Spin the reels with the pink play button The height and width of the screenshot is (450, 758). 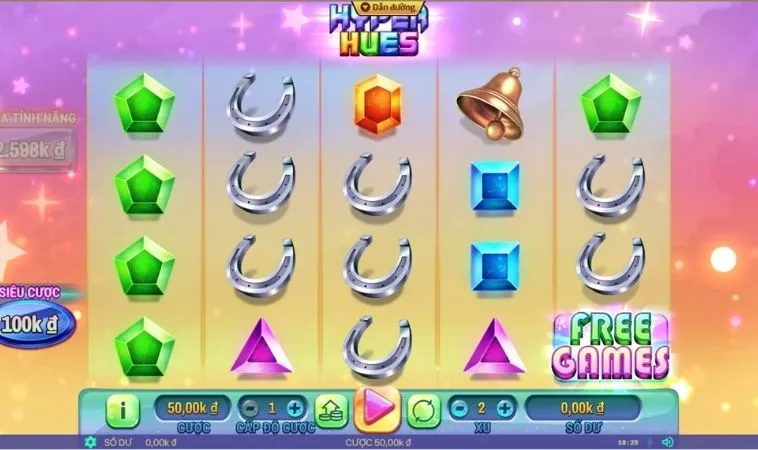pyautogui.click(x=377, y=409)
